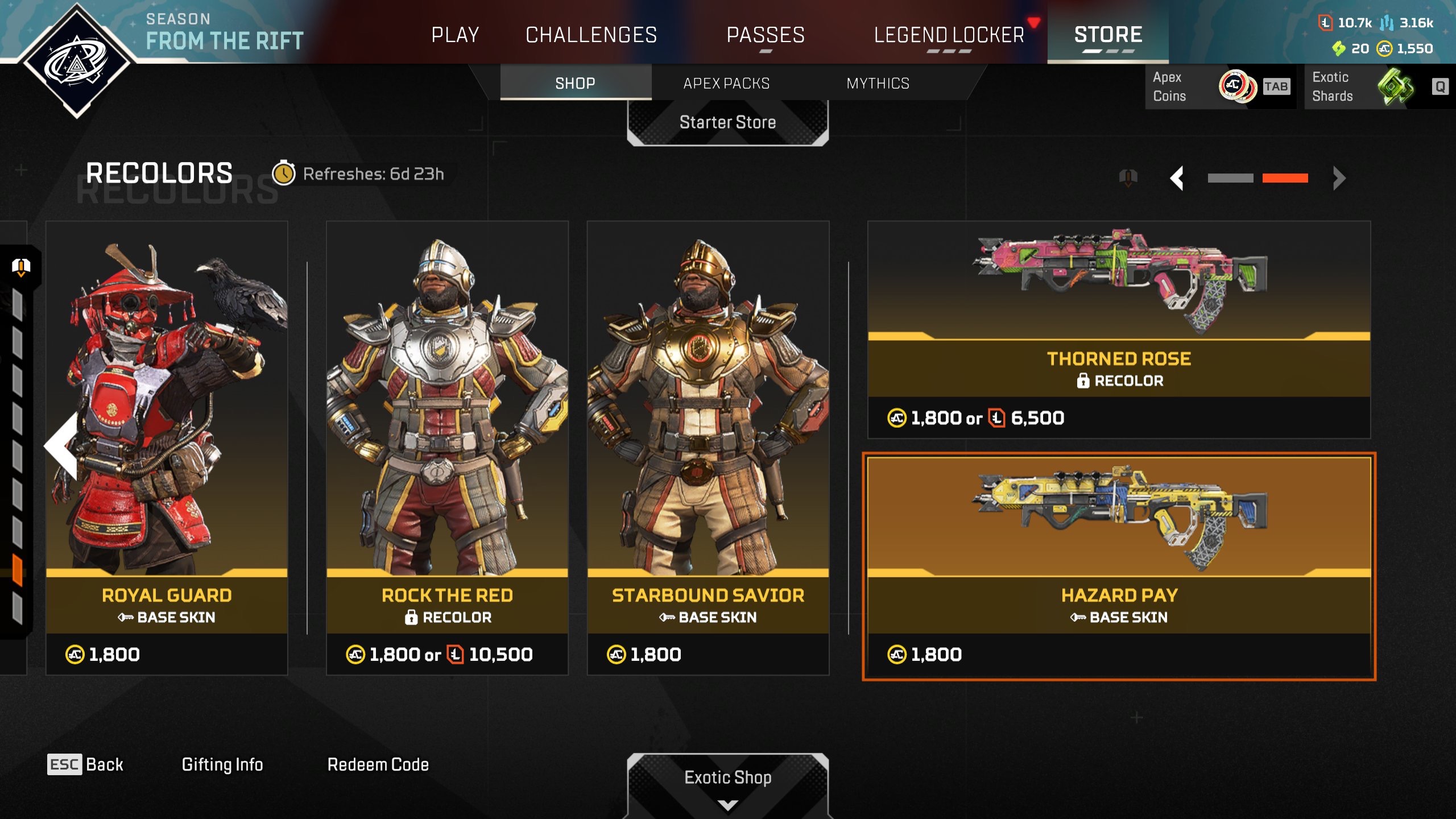This screenshot has width=1456, height=819.
Task: Go to the Passes tab
Action: [766, 35]
